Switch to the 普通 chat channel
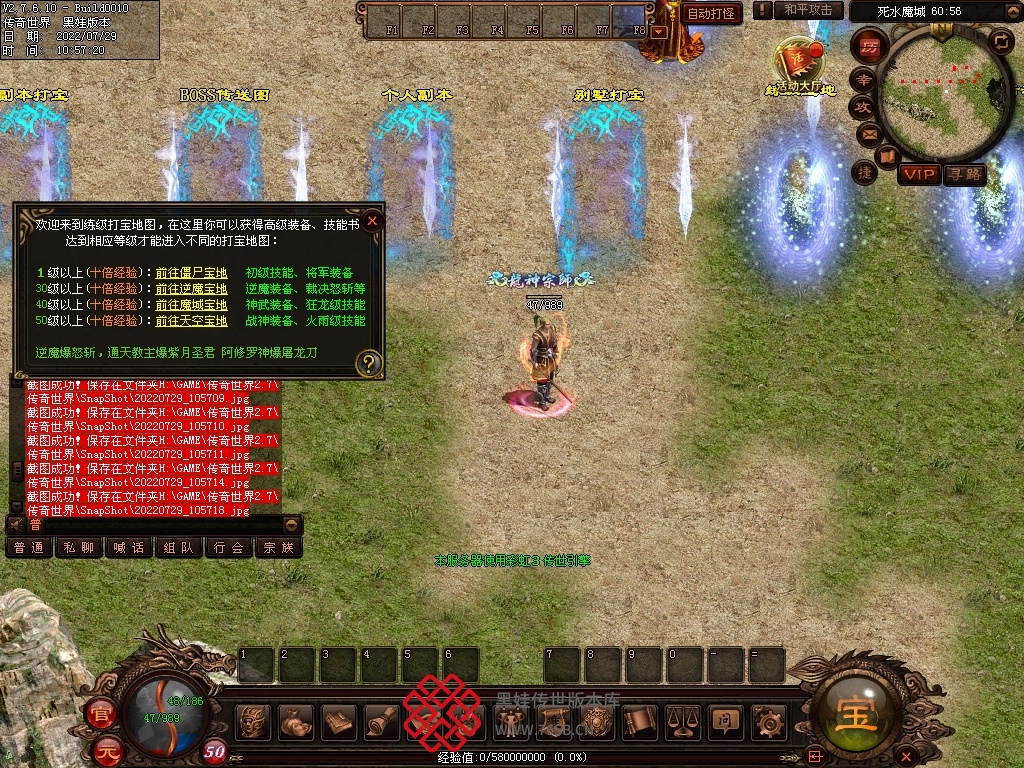 click(x=29, y=547)
